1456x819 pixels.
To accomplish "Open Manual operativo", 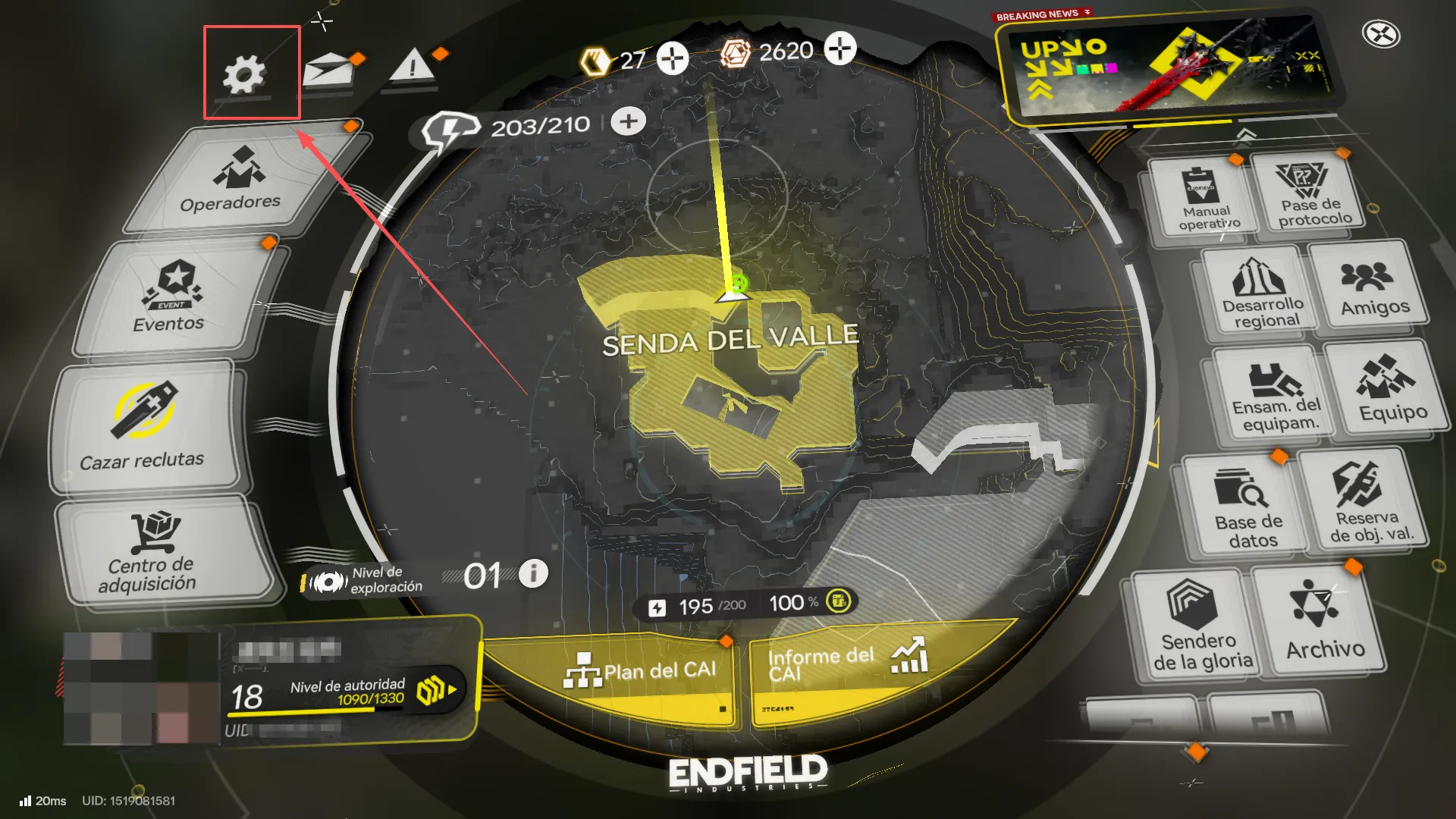I will (x=1206, y=199).
